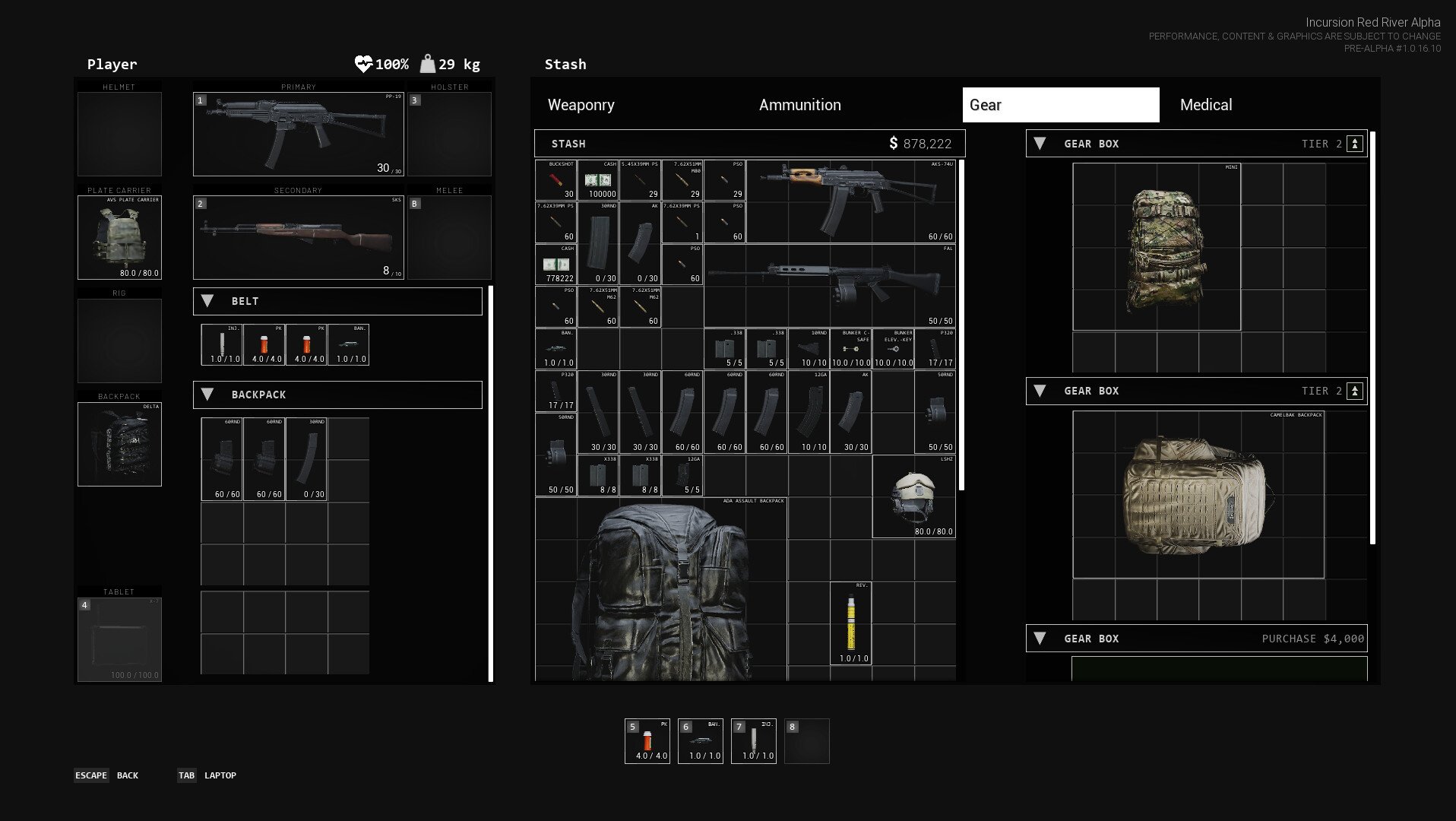Purchase the $4,000 gear box
1456x821 pixels.
pos(1312,639)
